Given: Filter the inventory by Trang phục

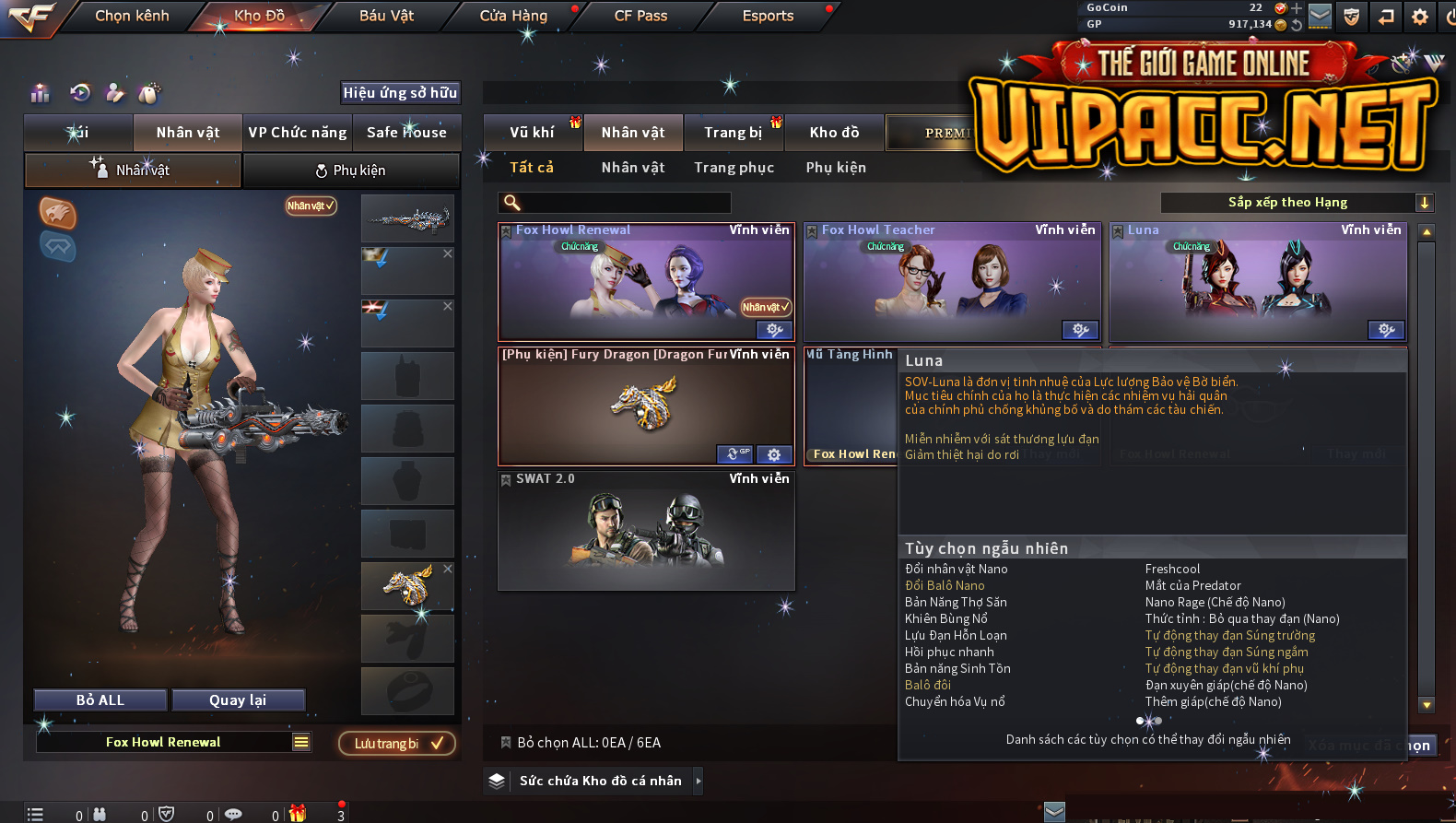Looking at the screenshot, I should pos(734,168).
